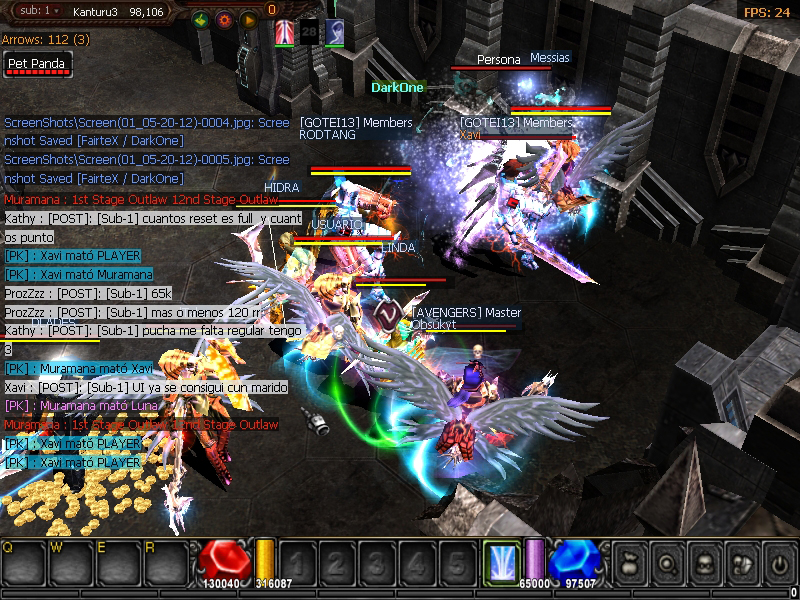800x600 pixels.
Task: Click the power system menu button
Action: point(777,561)
